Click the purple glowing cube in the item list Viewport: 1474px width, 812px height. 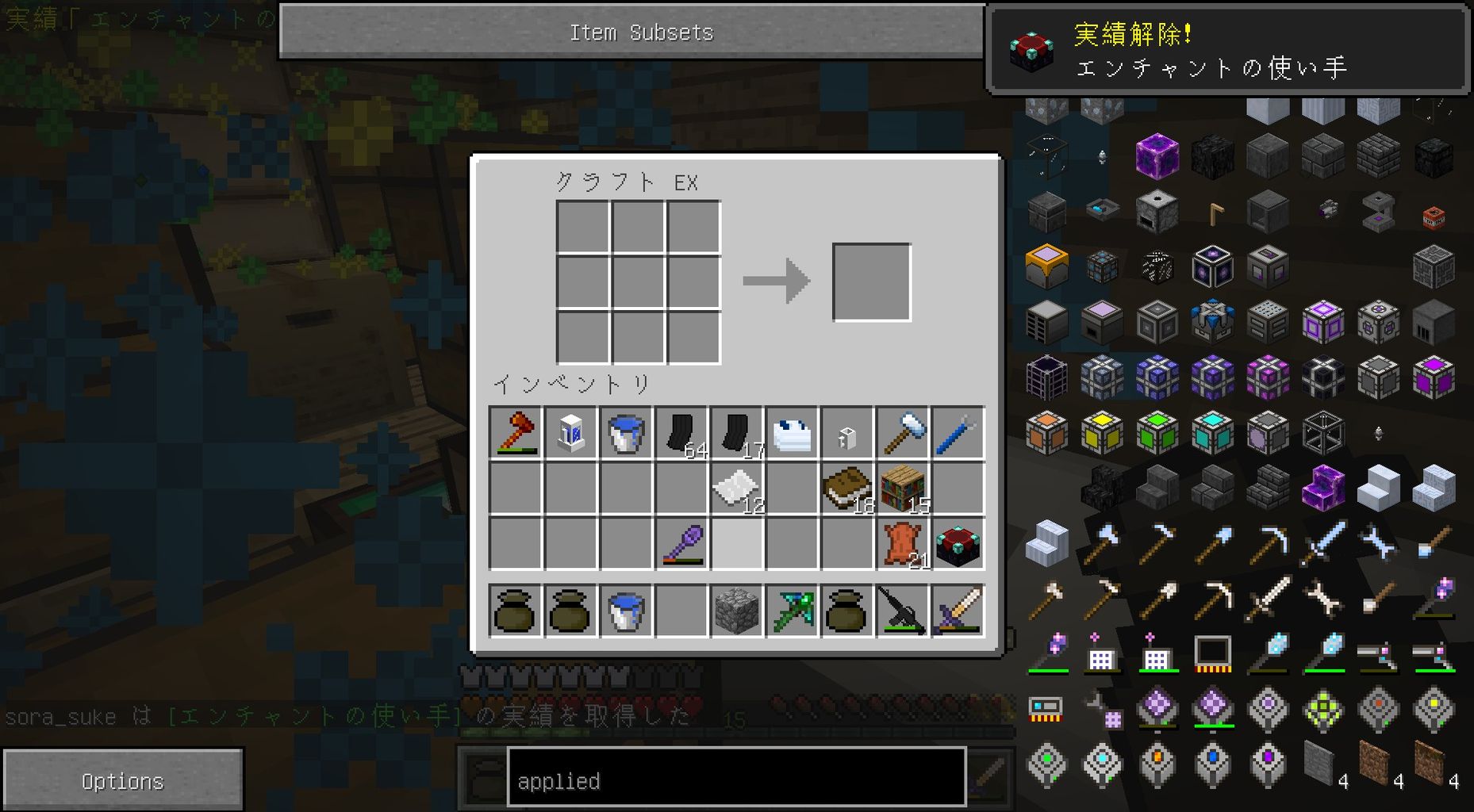[x=1157, y=156]
